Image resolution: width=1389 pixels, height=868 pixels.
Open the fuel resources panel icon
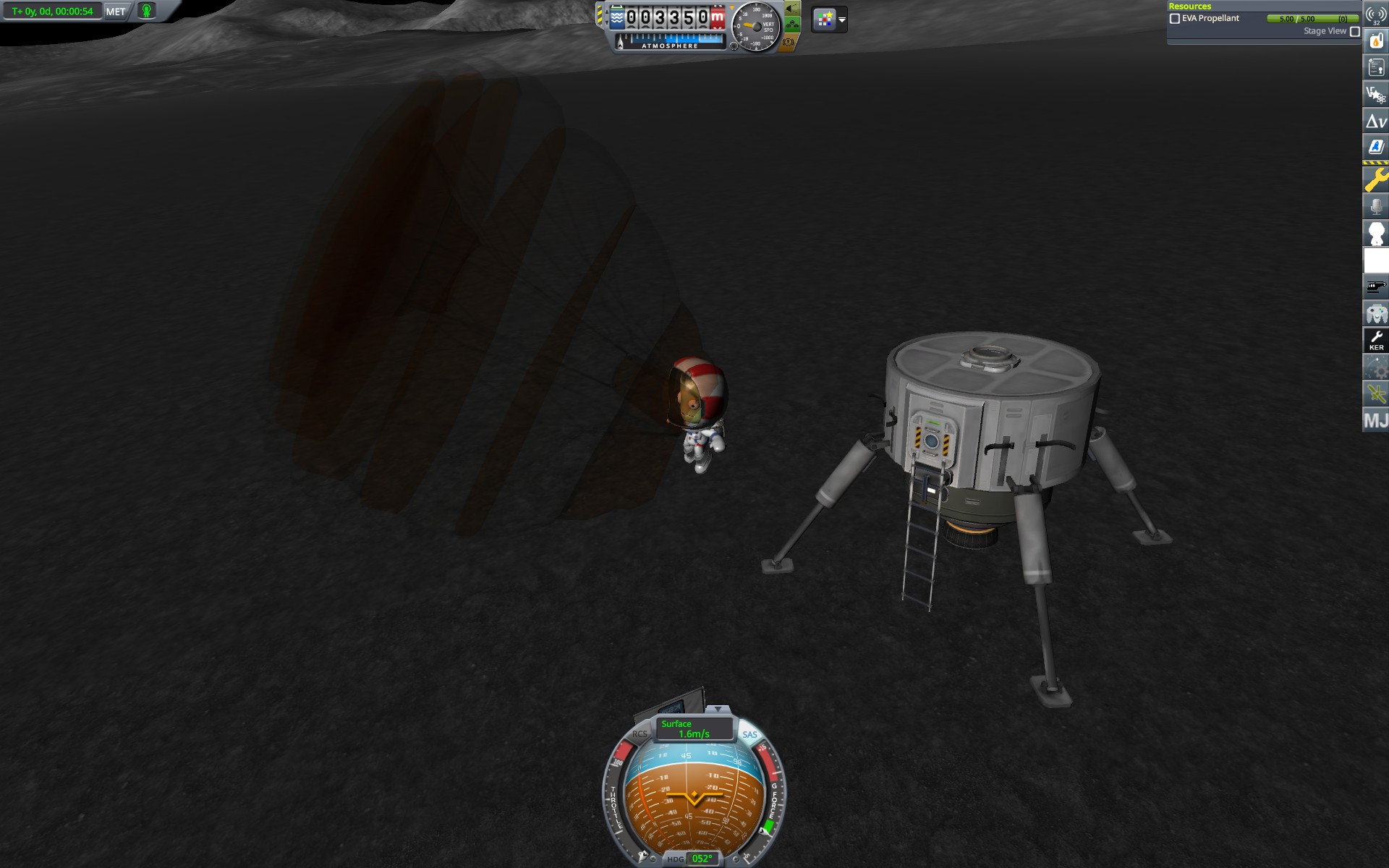(1376, 40)
